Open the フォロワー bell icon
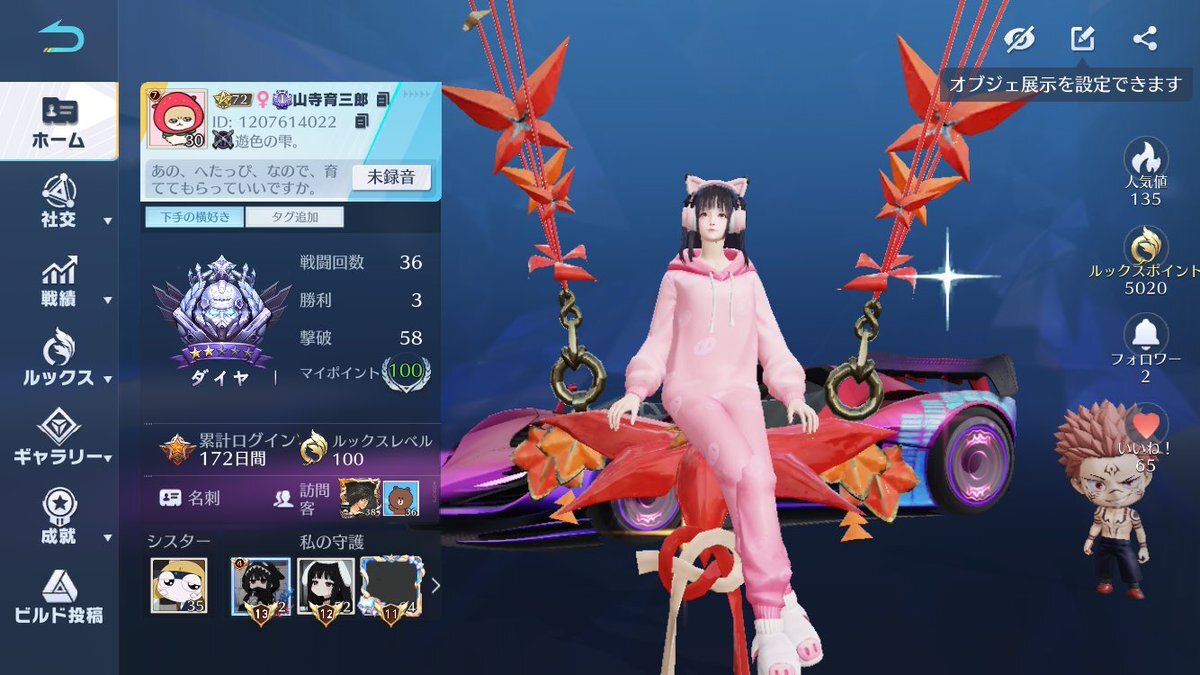Viewport: 1200px width, 675px height. coord(1145,335)
